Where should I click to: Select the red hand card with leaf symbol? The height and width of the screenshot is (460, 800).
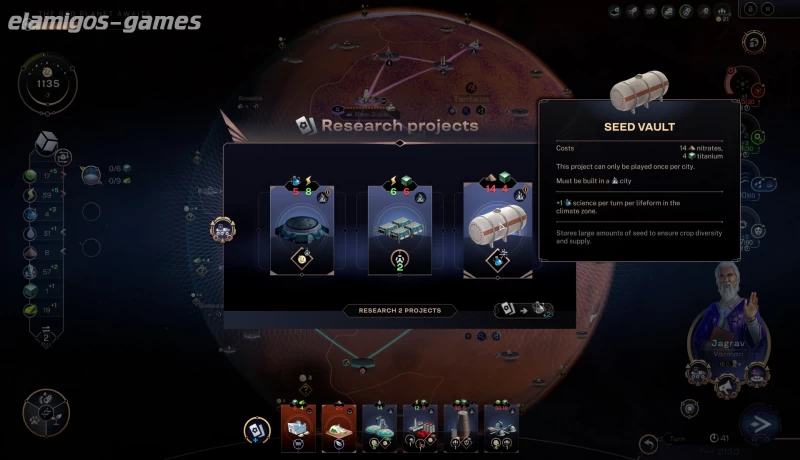click(x=338, y=425)
